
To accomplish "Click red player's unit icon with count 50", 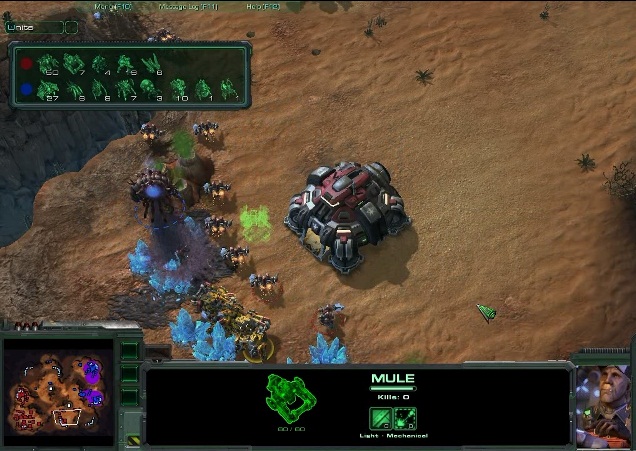I will click(49, 64).
